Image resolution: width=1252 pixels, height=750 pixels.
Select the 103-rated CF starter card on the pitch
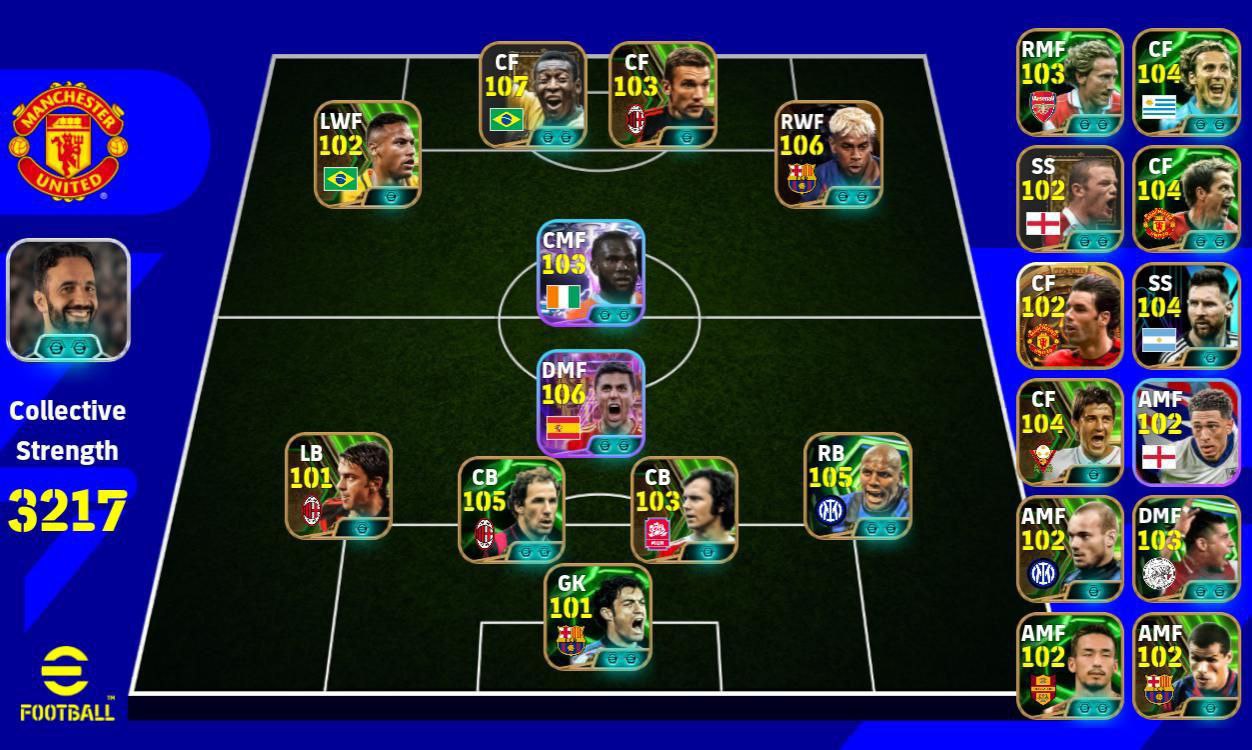pos(662,94)
